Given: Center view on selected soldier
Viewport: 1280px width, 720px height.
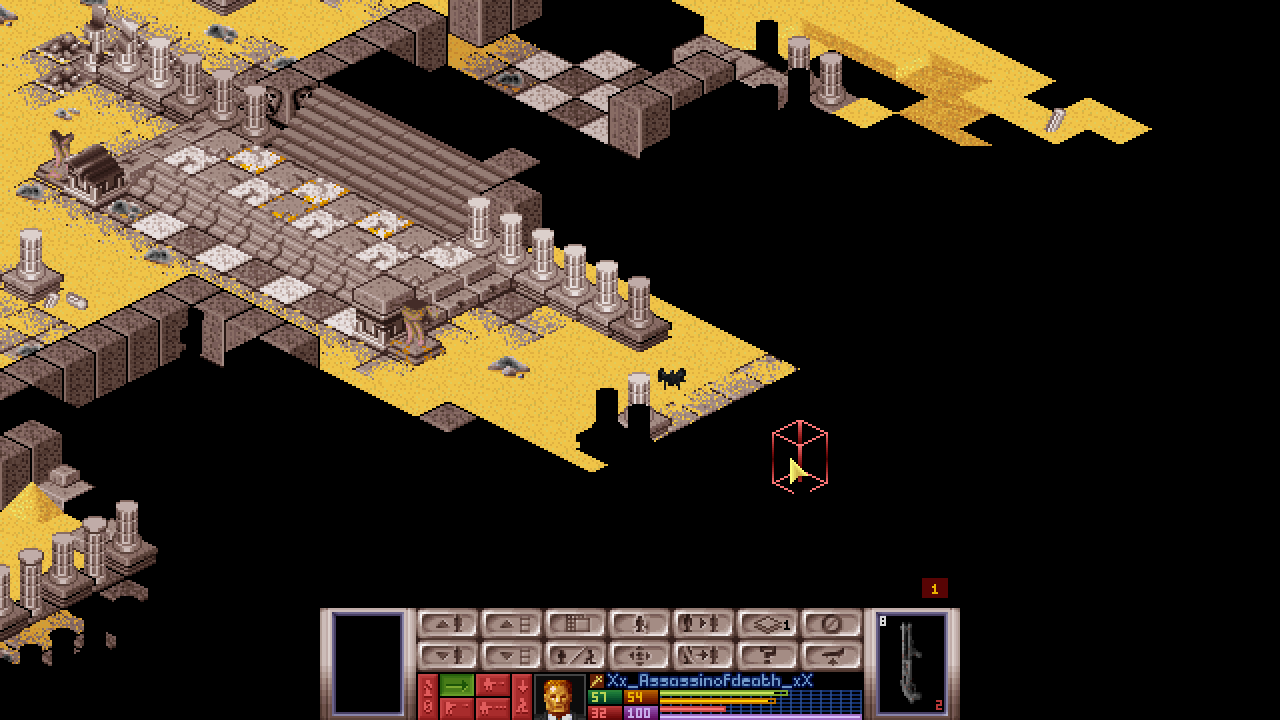Looking at the screenshot, I should click(x=640, y=656).
